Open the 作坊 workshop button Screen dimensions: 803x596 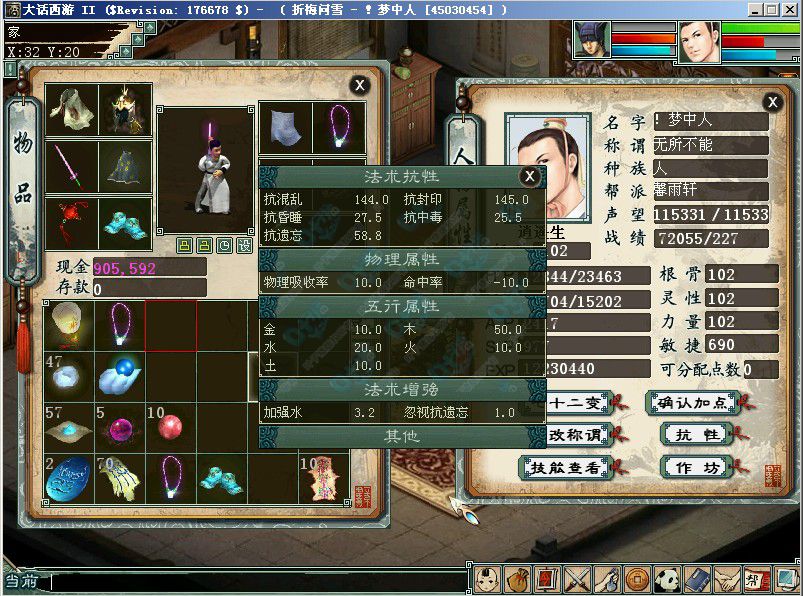(693, 466)
